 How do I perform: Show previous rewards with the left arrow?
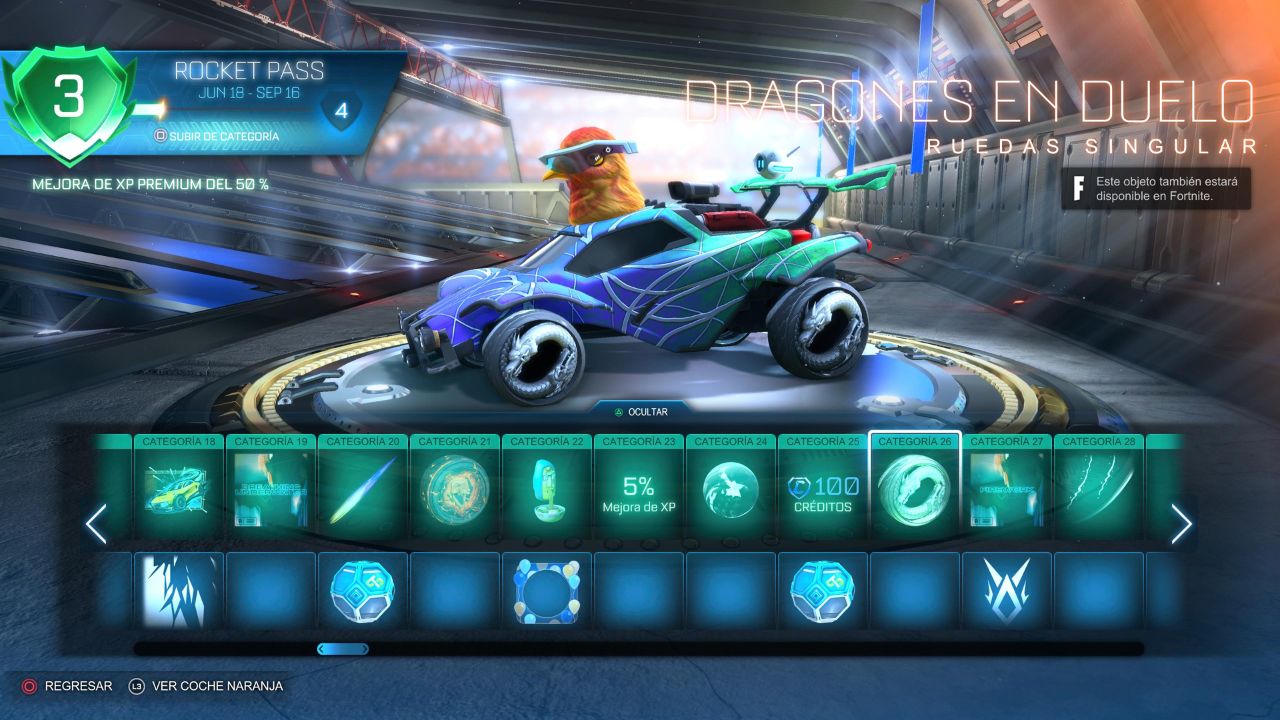point(96,524)
